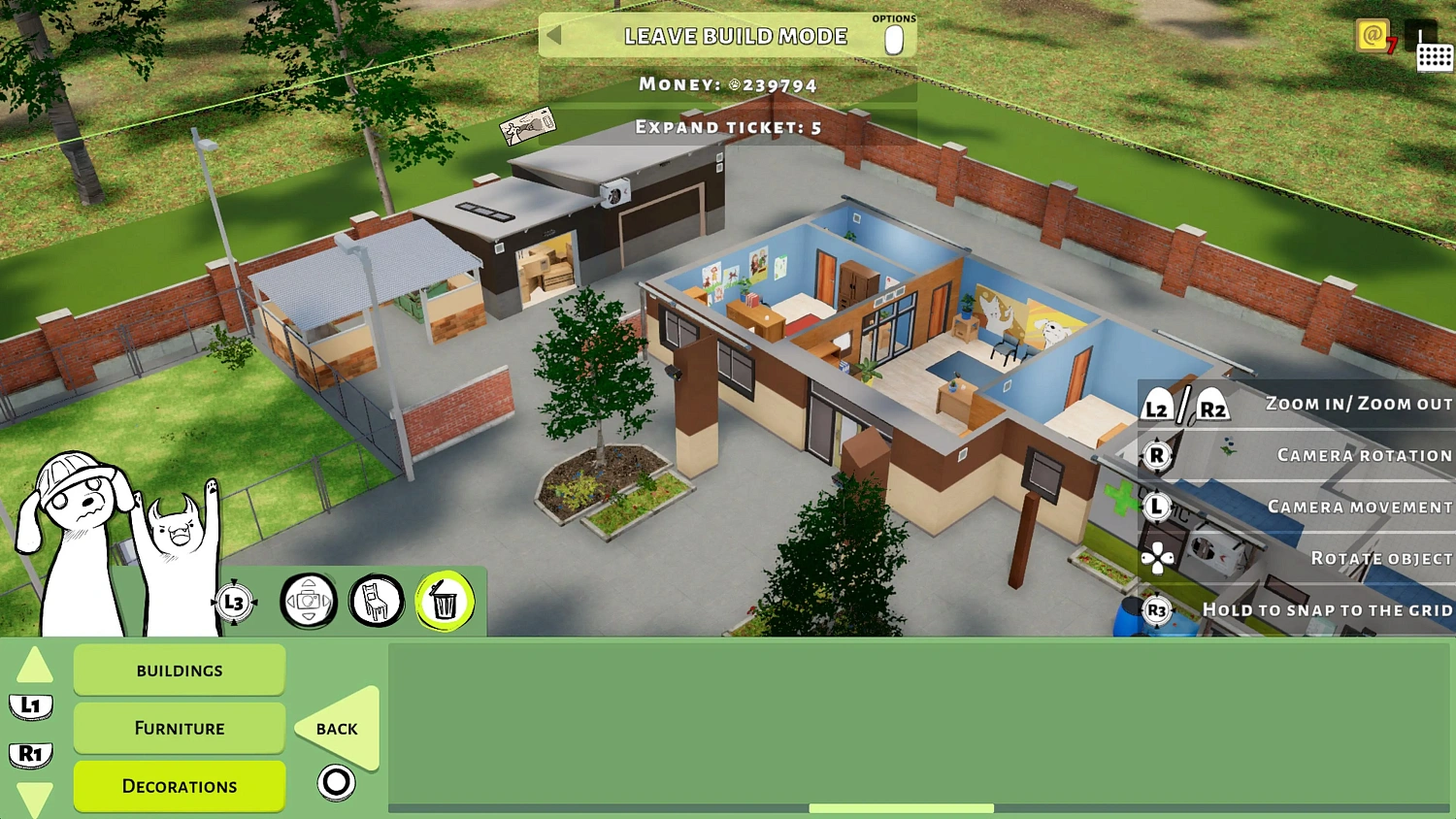Switch to the Buildings category
This screenshot has height=819, width=1456.
pos(179,670)
